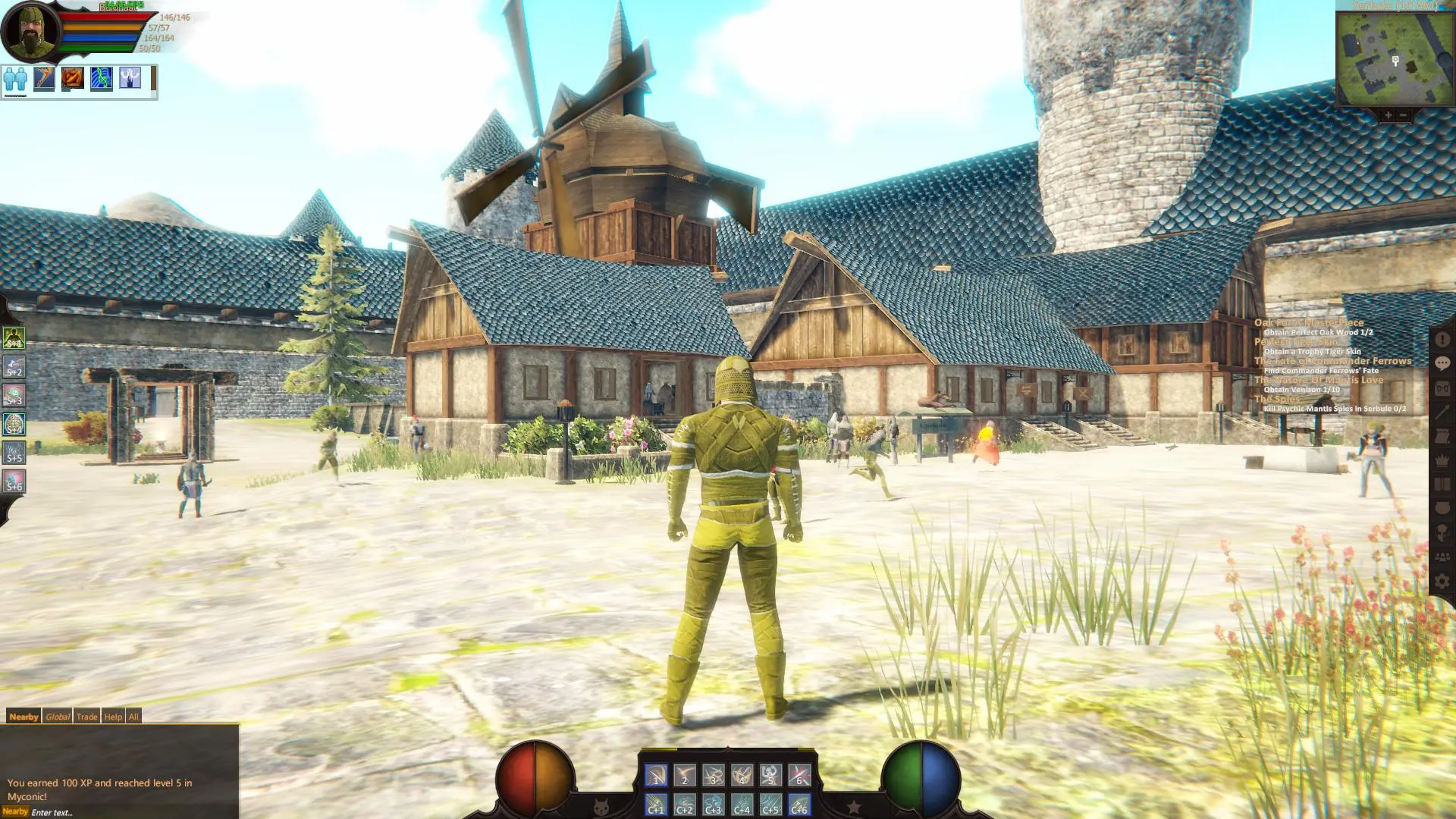Open the Trade chat tab
The height and width of the screenshot is (819, 1456).
point(86,716)
